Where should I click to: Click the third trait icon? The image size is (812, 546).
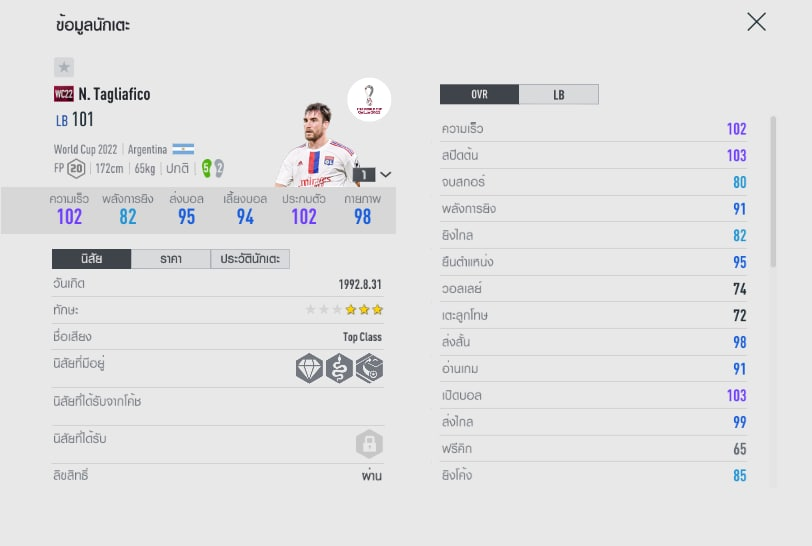tap(369, 369)
